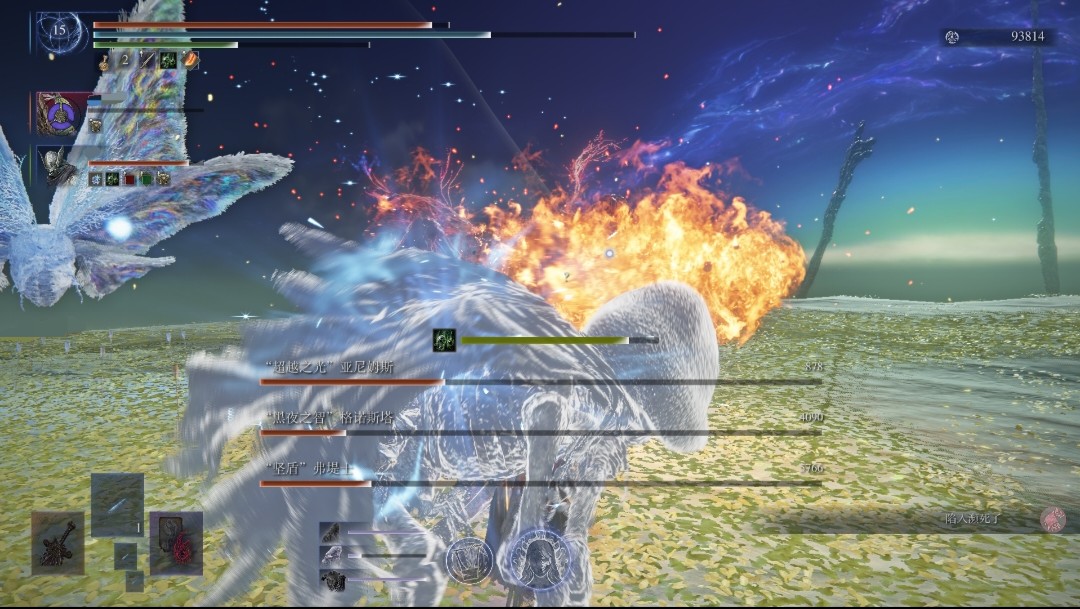Select the first weapon in the list
The image size is (1080, 609).
click(330, 533)
